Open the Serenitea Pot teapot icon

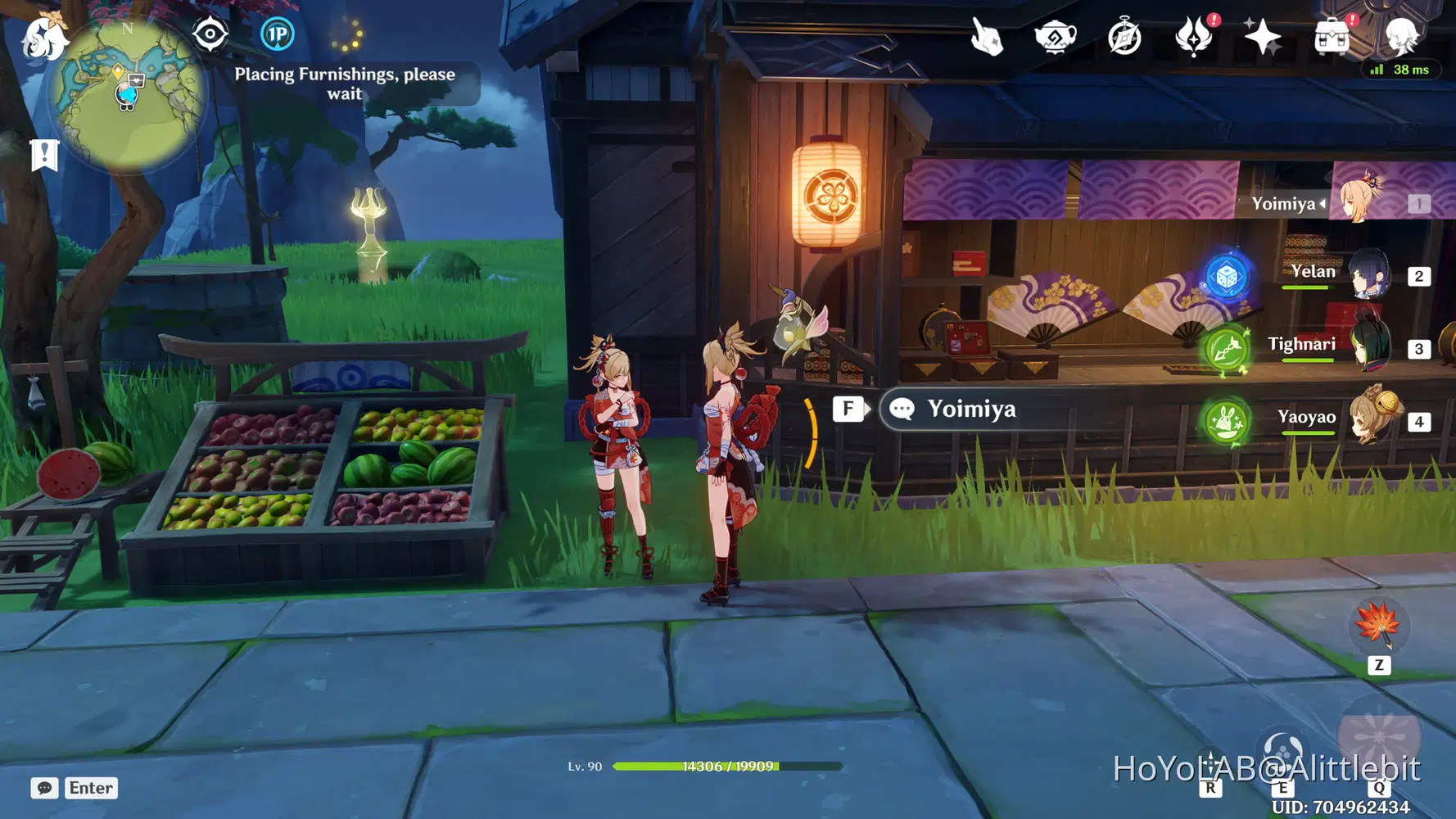point(1055,35)
